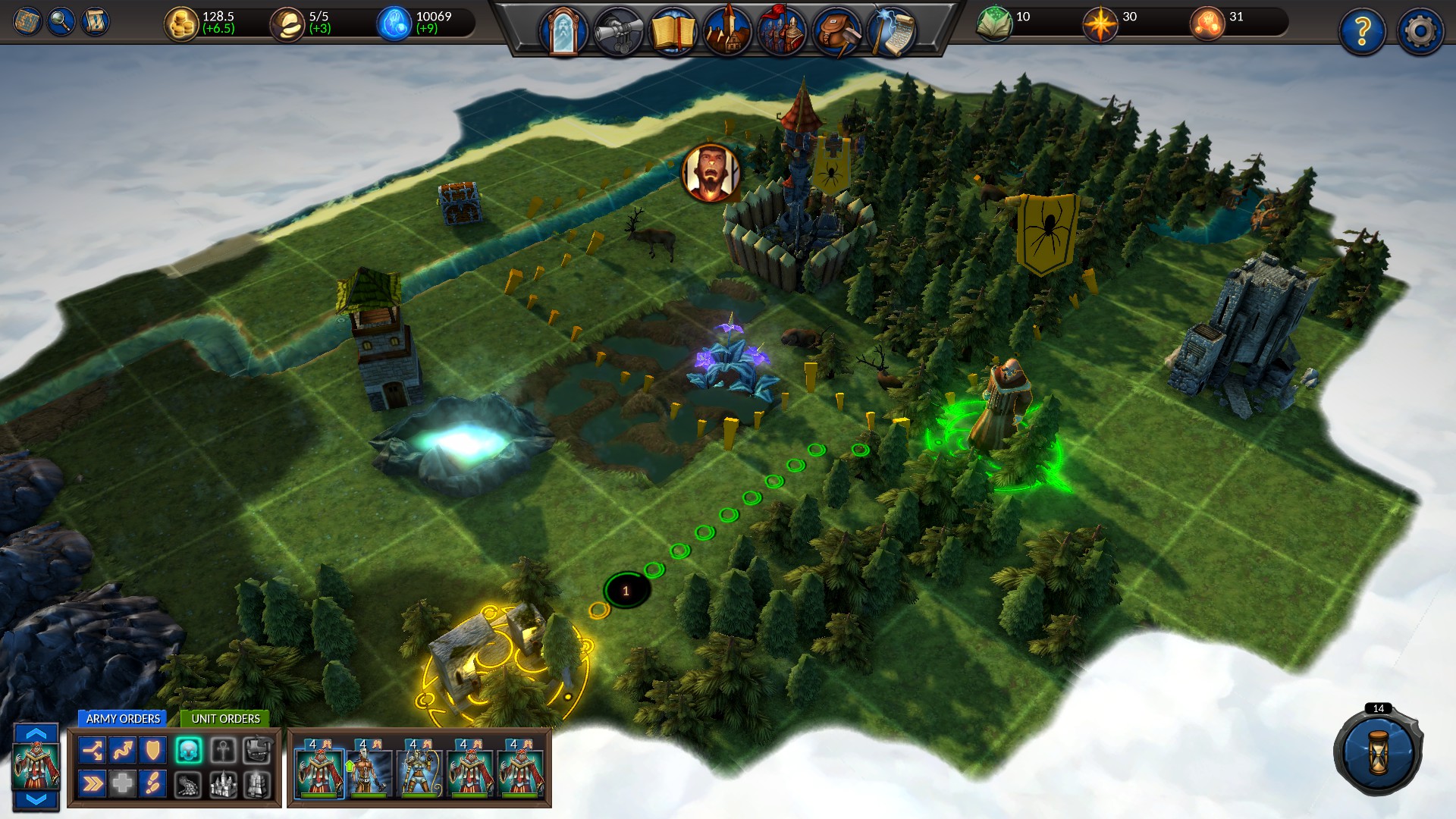Switch to the UNIT ORDERS tab
Viewport: 1456px width, 819px height.
[225, 719]
